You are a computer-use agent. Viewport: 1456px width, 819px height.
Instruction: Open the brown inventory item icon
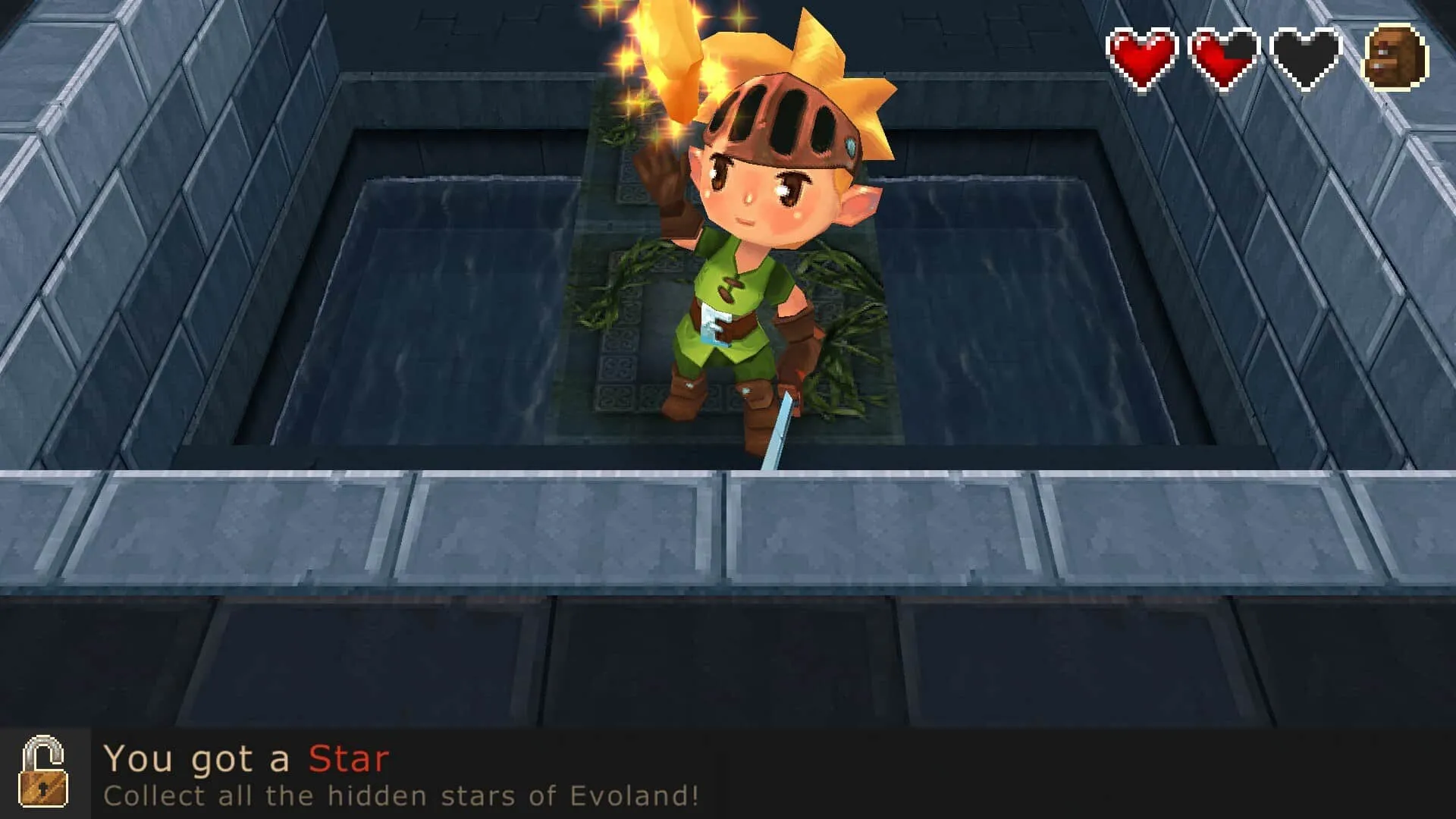[x=1395, y=57]
